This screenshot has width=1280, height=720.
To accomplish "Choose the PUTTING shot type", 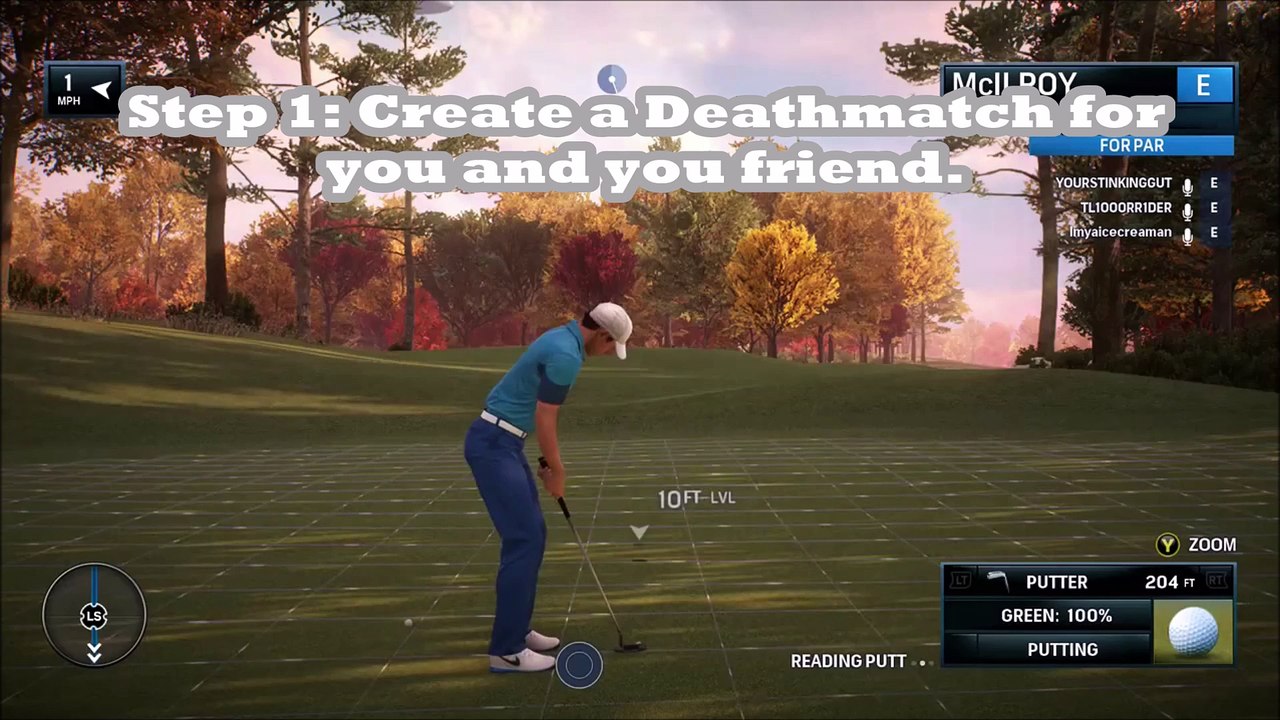I will coord(1062,649).
